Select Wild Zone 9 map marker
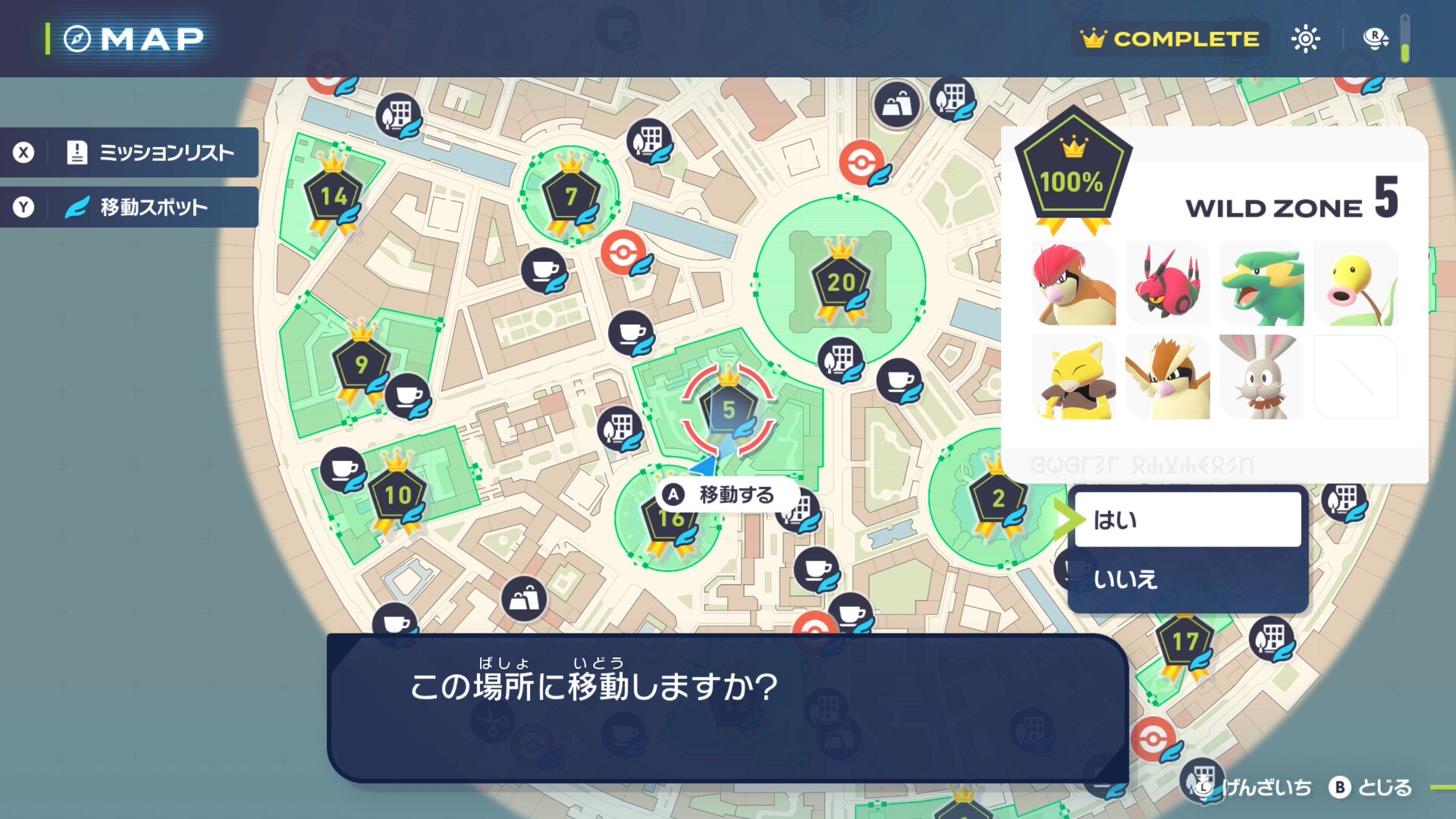The image size is (1456, 819). click(x=361, y=365)
